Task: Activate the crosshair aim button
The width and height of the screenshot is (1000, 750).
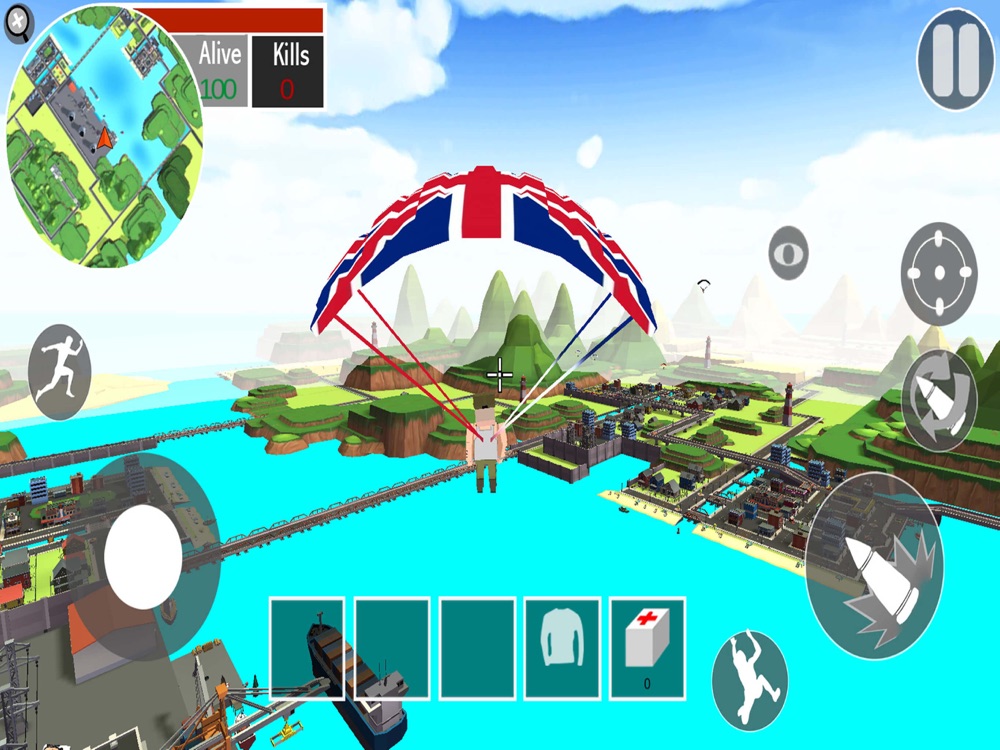Action: (939, 274)
